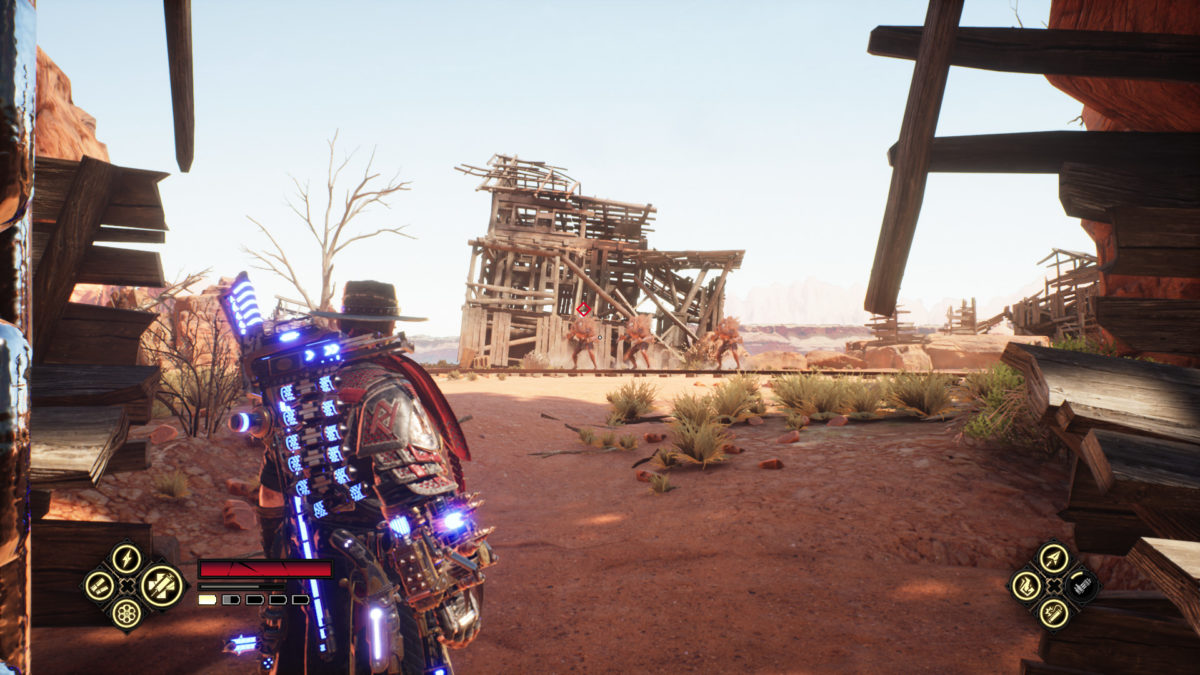1200x675 pixels.
Task: Activate the lightning bolt ability icon
Action: point(126,558)
